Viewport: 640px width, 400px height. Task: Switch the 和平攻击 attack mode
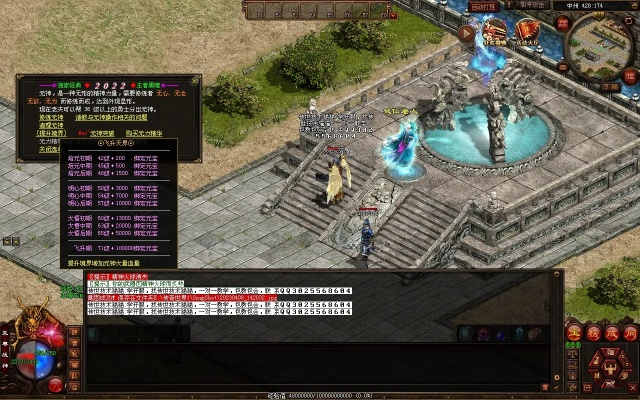(533, 5)
